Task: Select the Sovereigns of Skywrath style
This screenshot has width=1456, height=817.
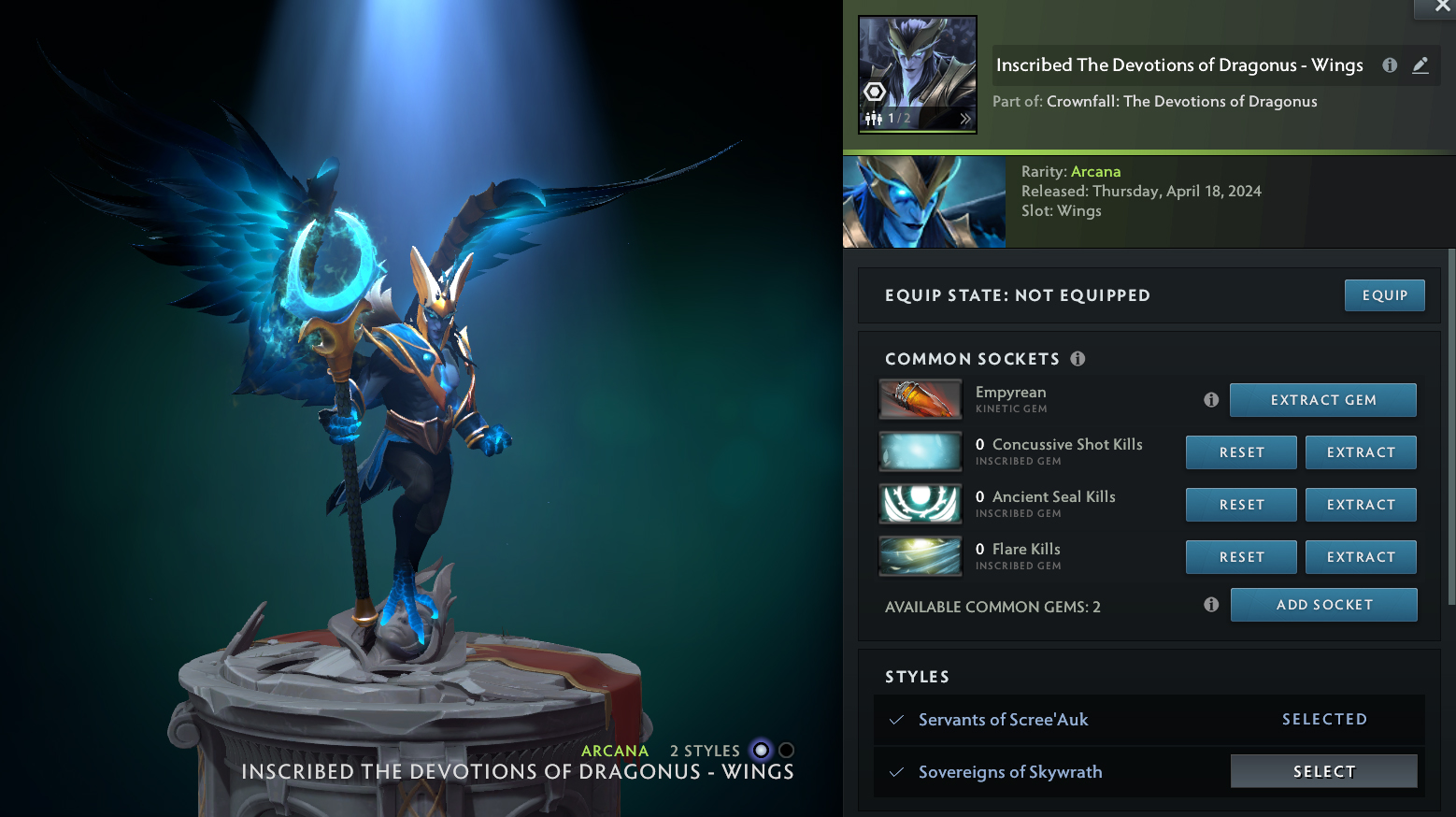Action: (x=1323, y=771)
